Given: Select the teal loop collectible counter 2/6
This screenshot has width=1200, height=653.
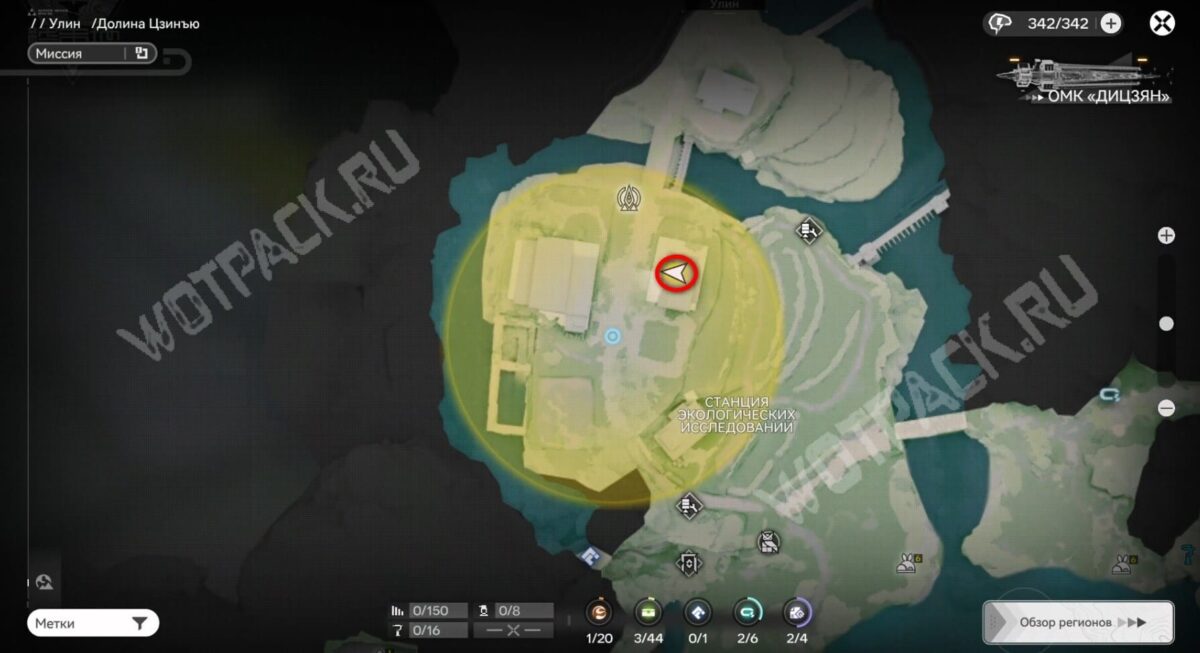Looking at the screenshot, I should point(746,613).
